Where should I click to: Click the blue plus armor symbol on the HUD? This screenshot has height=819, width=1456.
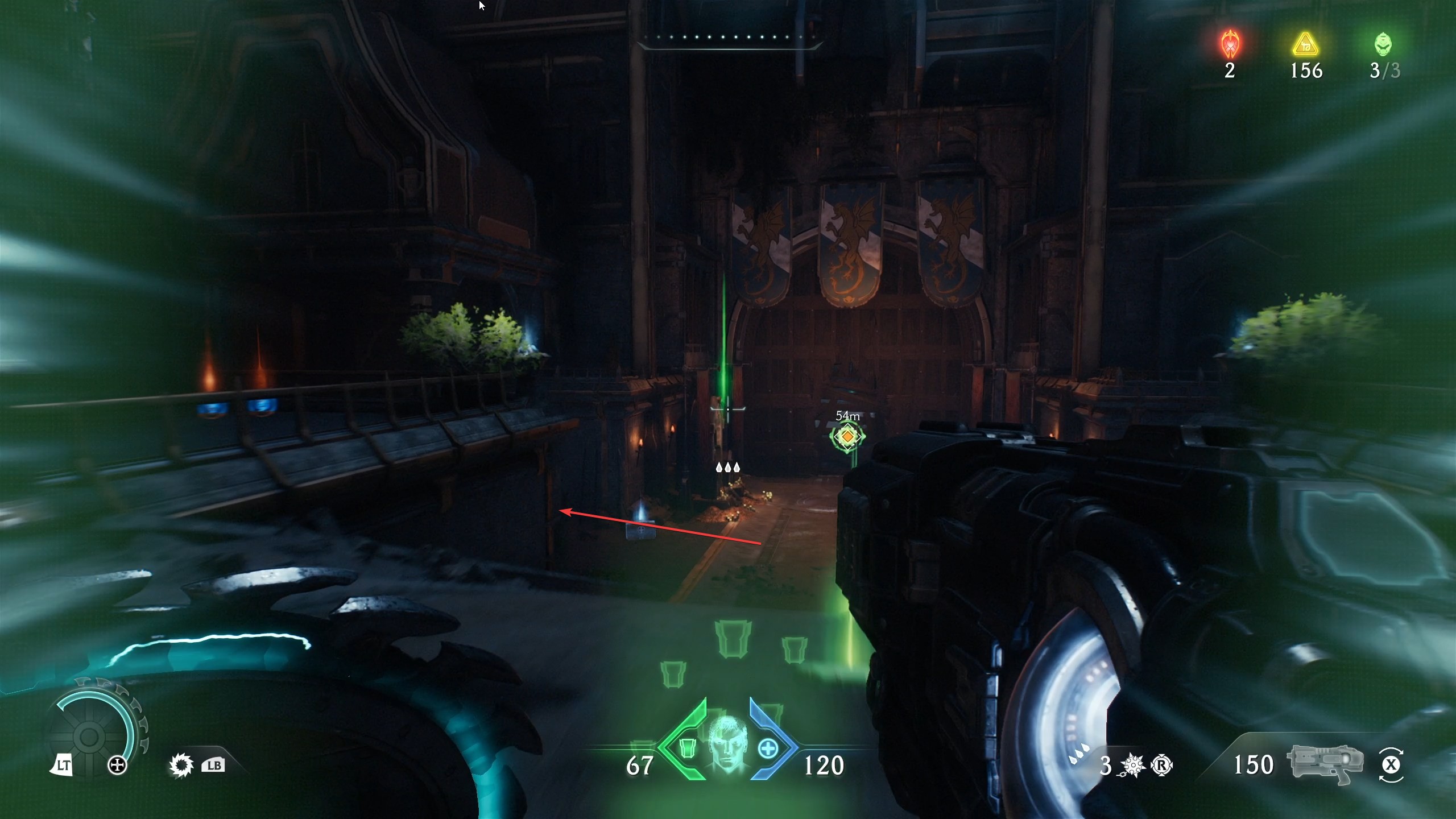pos(769,748)
